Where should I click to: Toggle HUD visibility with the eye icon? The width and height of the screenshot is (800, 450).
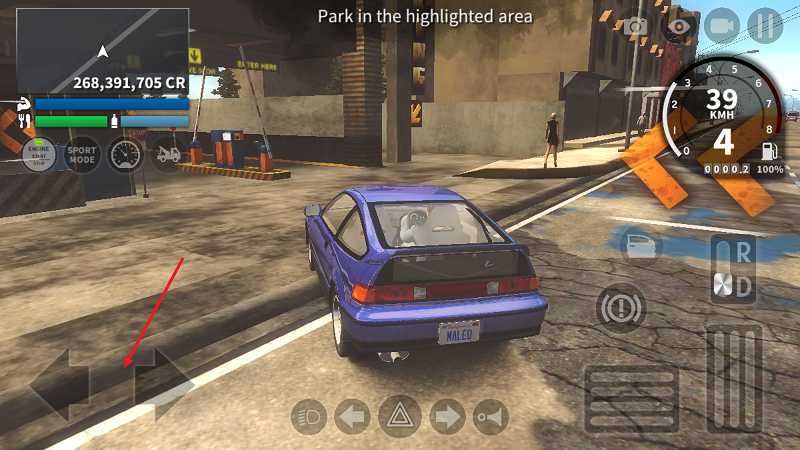[x=679, y=26]
